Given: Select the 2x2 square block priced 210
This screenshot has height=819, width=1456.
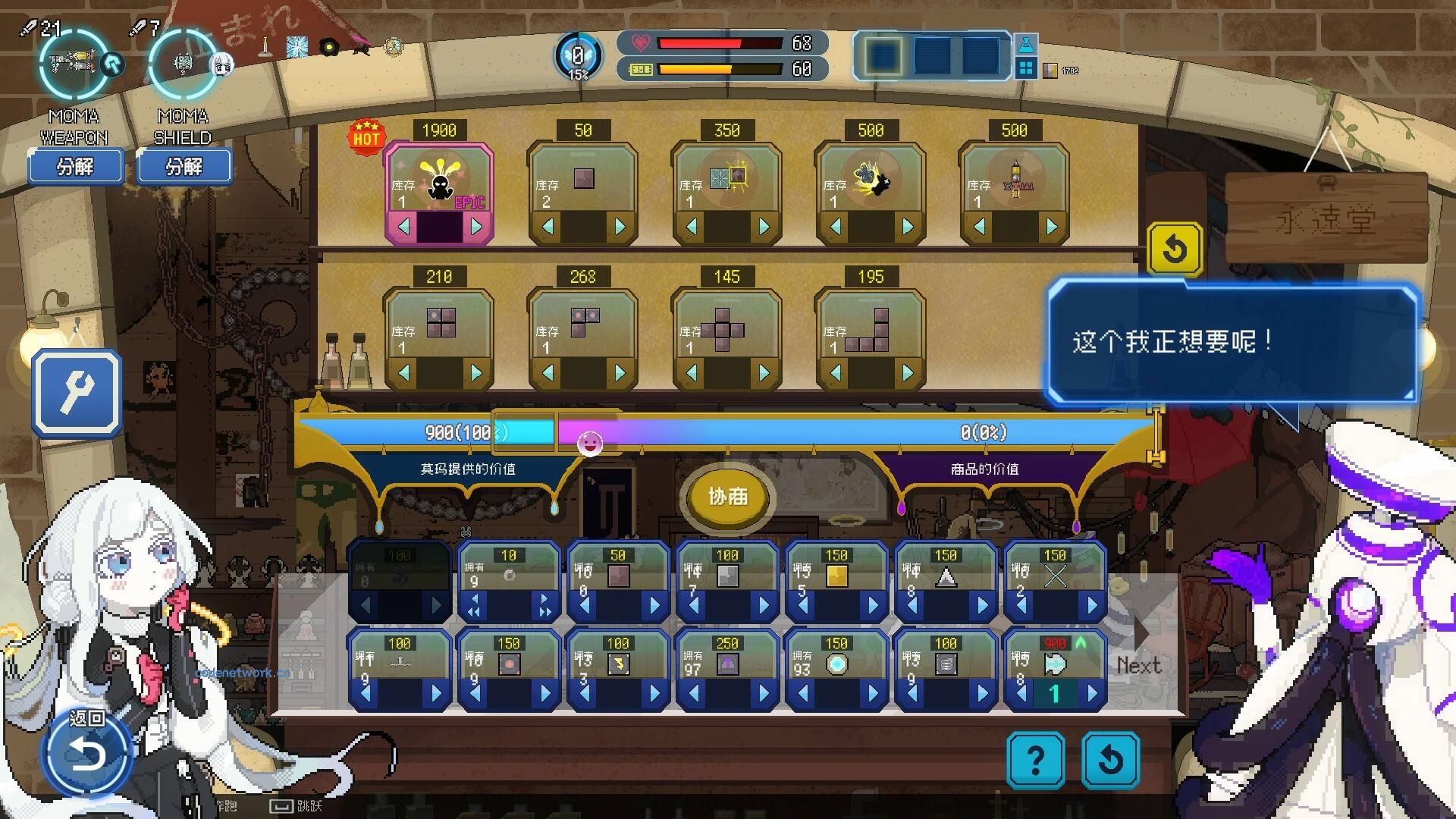Looking at the screenshot, I should [x=440, y=325].
